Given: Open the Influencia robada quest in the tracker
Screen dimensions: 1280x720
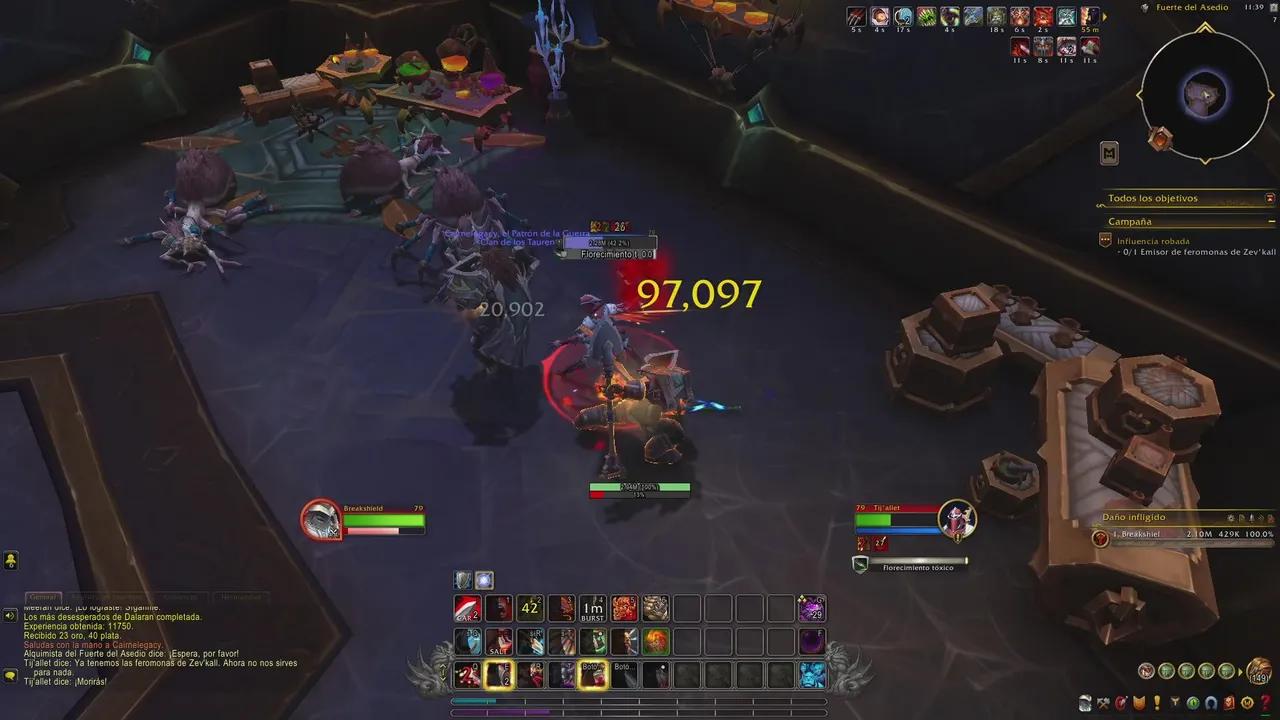Looking at the screenshot, I should [1155, 241].
